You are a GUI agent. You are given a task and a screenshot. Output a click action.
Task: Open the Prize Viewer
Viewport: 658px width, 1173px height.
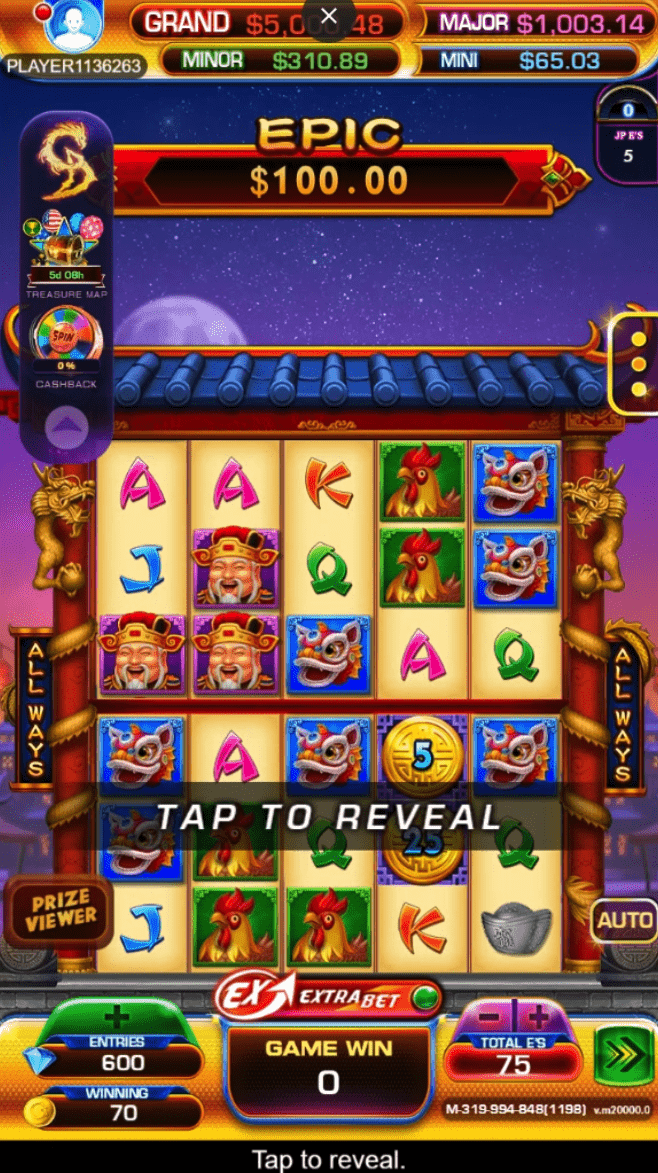point(61,908)
